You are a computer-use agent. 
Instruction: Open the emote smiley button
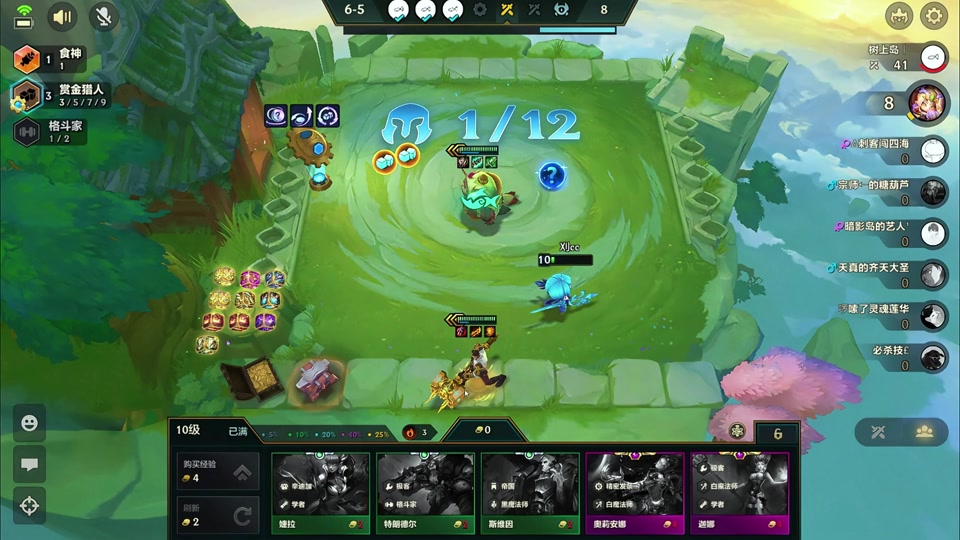29,423
